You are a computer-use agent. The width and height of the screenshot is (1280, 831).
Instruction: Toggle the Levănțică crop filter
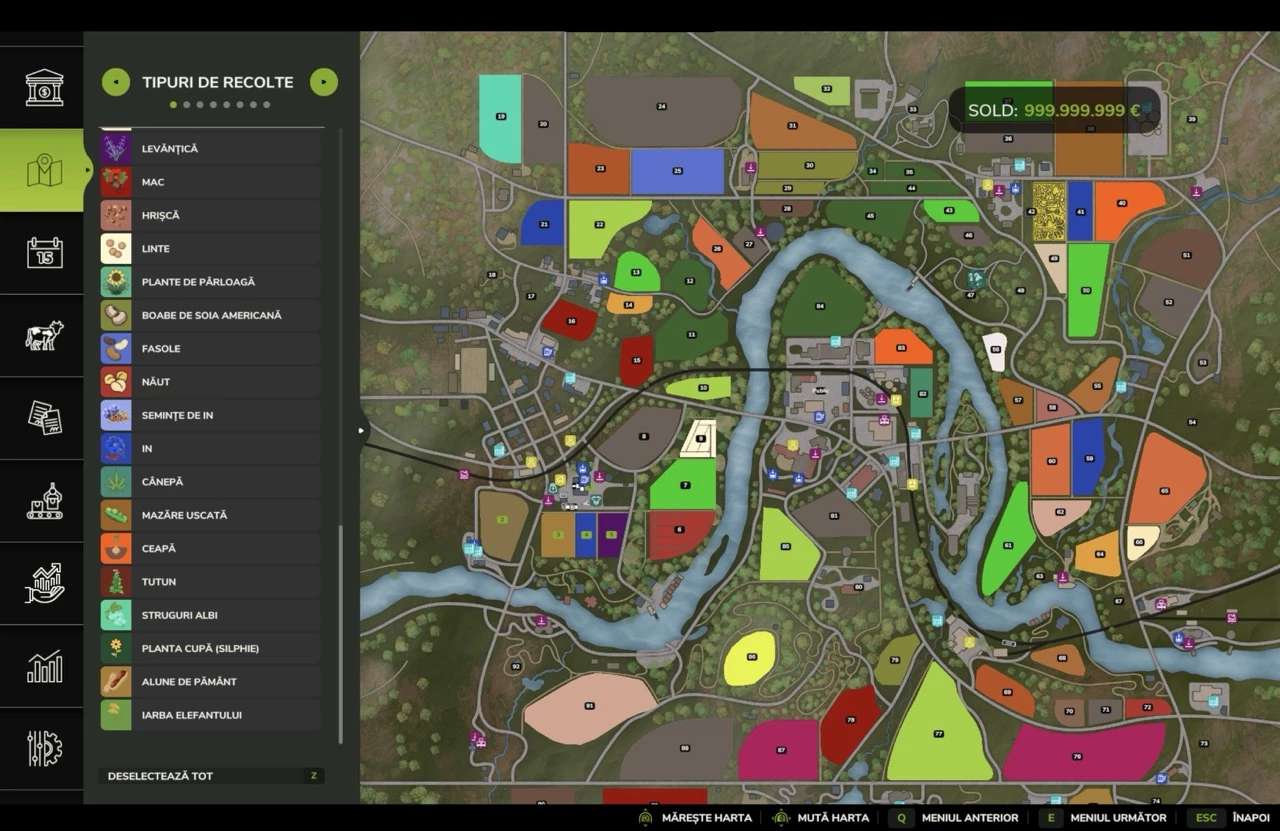coord(211,149)
